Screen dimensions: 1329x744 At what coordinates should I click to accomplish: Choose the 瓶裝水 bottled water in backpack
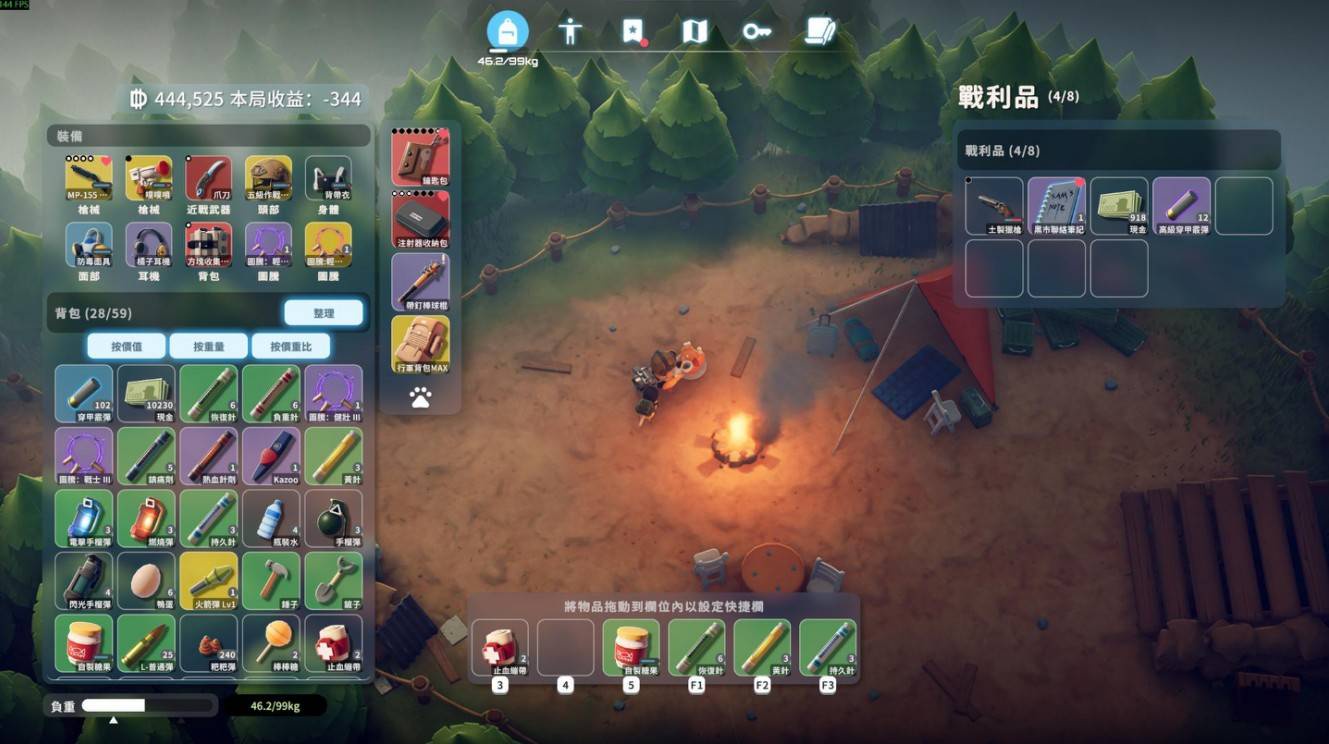tap(270, 518)
